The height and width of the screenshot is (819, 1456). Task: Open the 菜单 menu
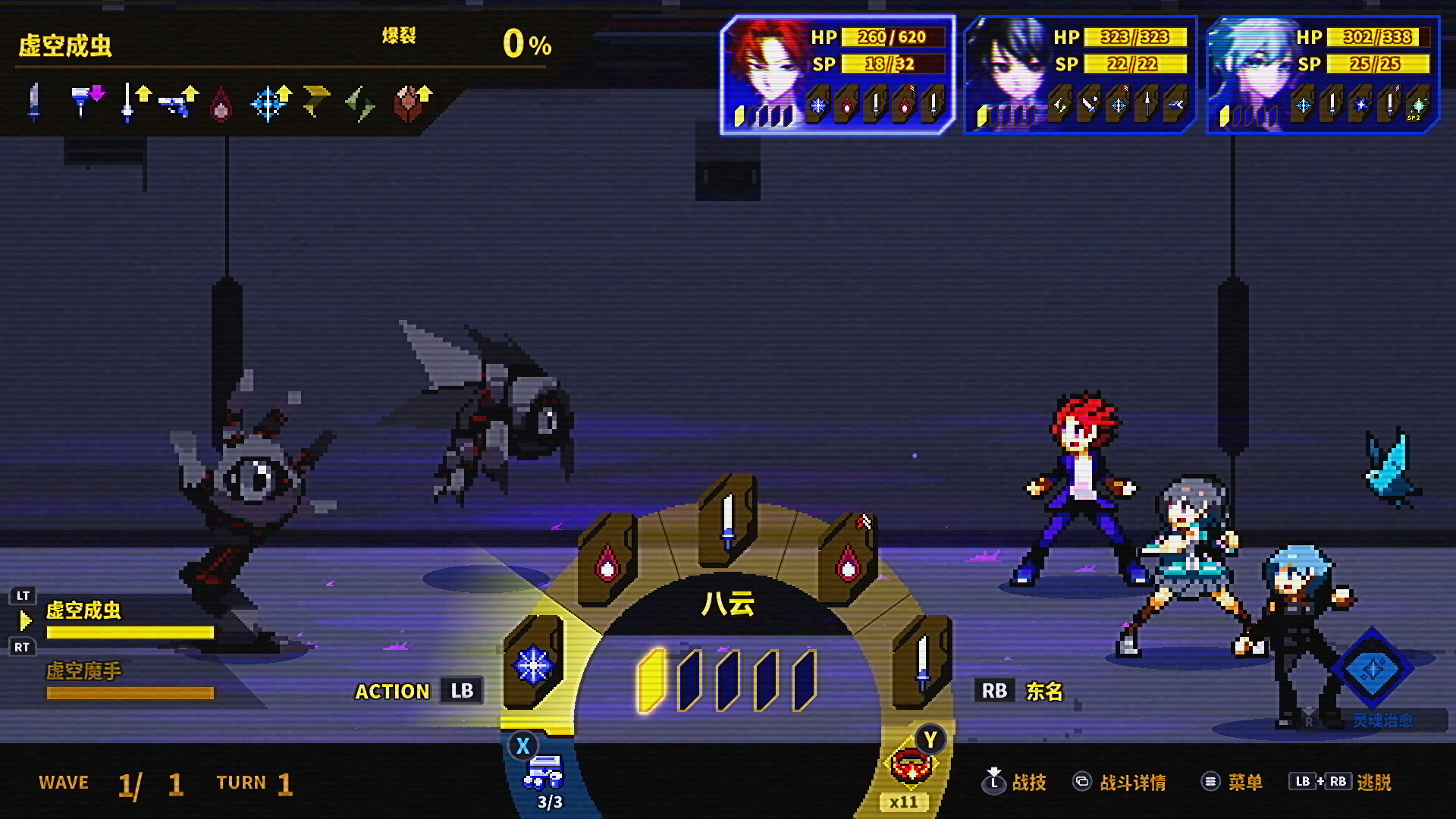[1232, 782]
